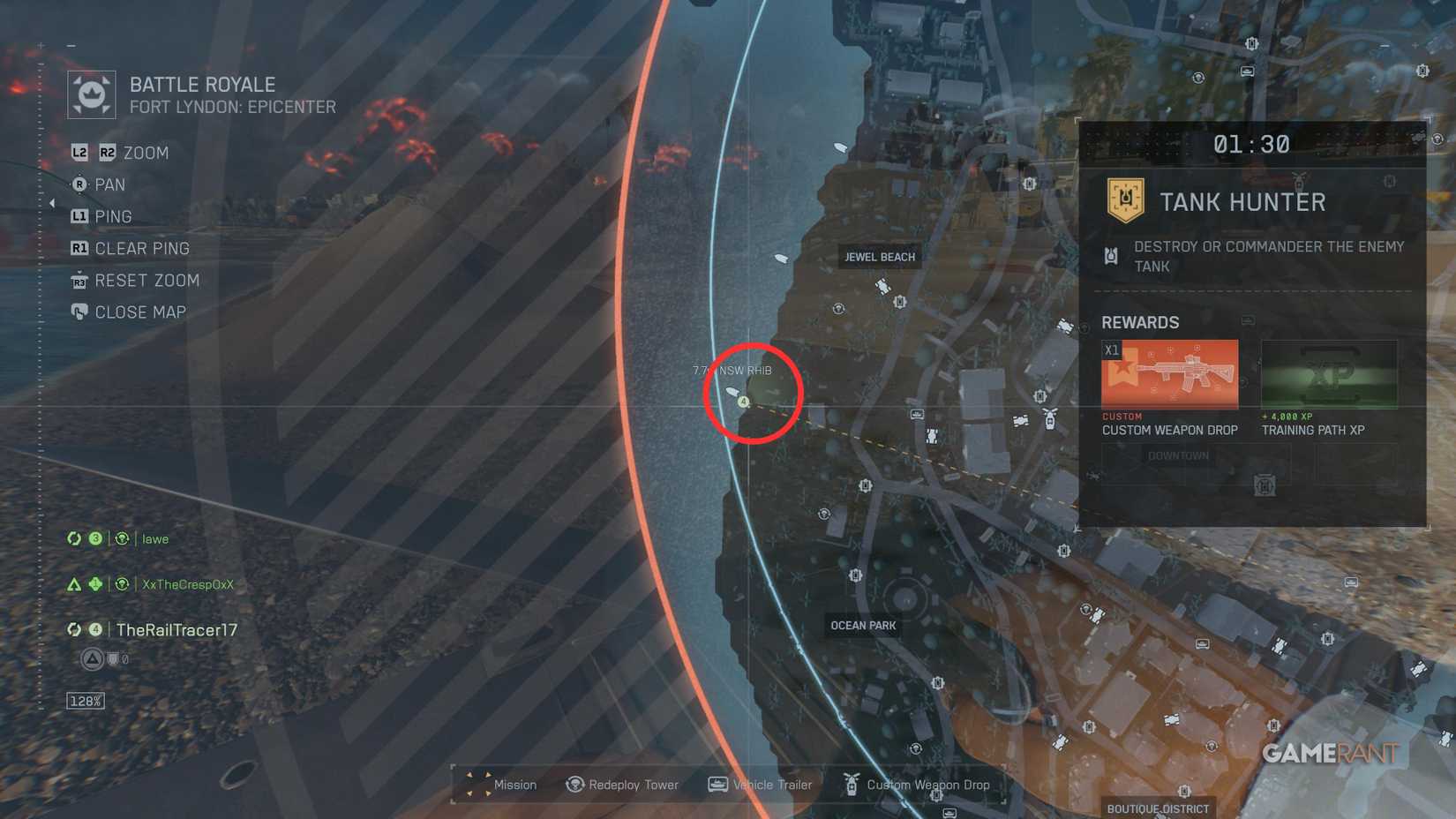Click the Redeploy Tower skull icon in the legend
Viewport: 1456px width, 819px height.
pyautogui.click(x=574, y=785)
